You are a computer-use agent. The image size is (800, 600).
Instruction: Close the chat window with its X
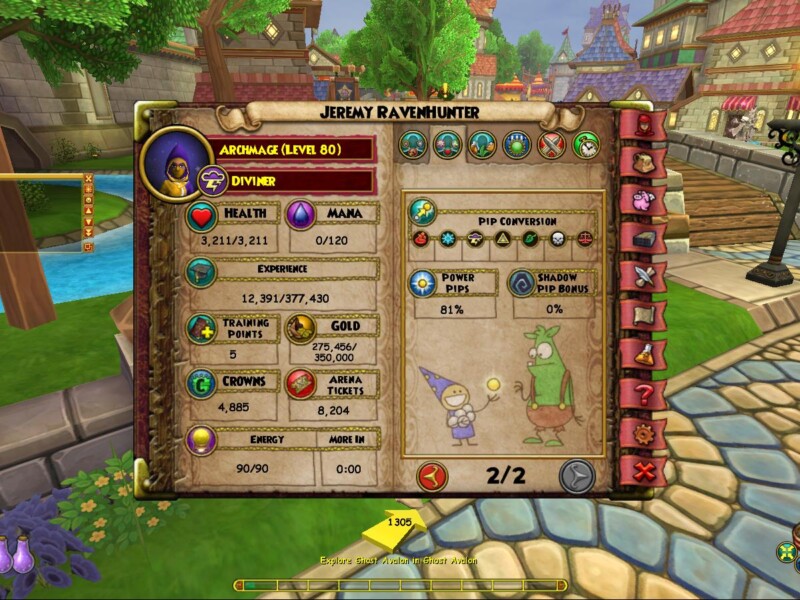tap(88, 180)
